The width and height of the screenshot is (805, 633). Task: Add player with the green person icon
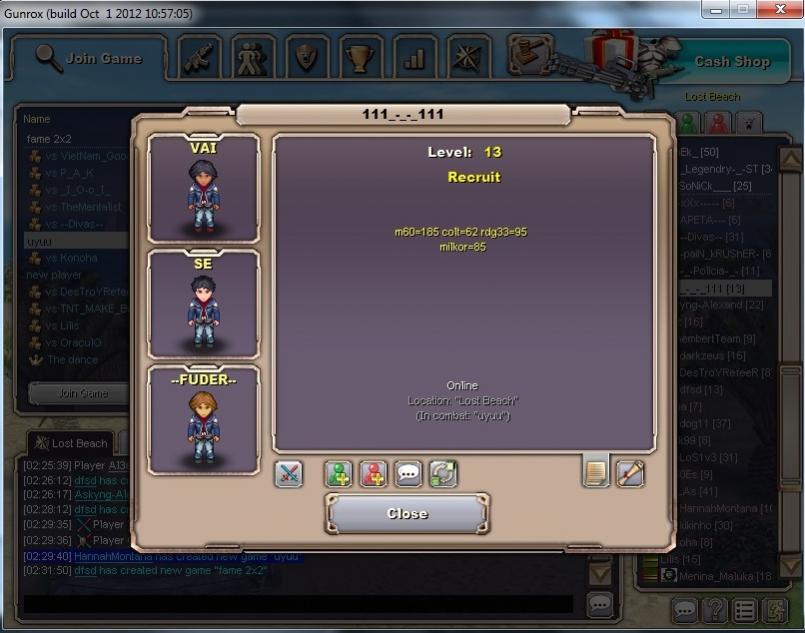339,474
